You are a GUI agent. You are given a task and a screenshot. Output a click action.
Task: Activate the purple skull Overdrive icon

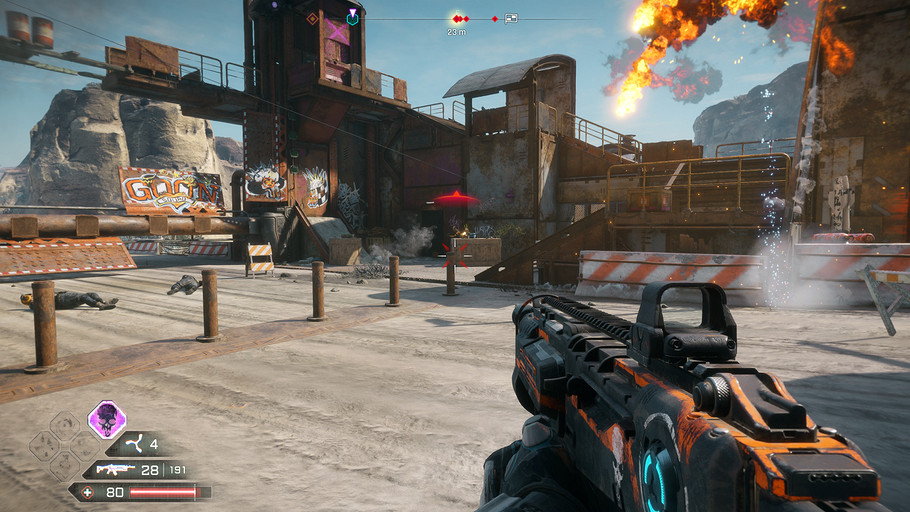click(107, 419)
